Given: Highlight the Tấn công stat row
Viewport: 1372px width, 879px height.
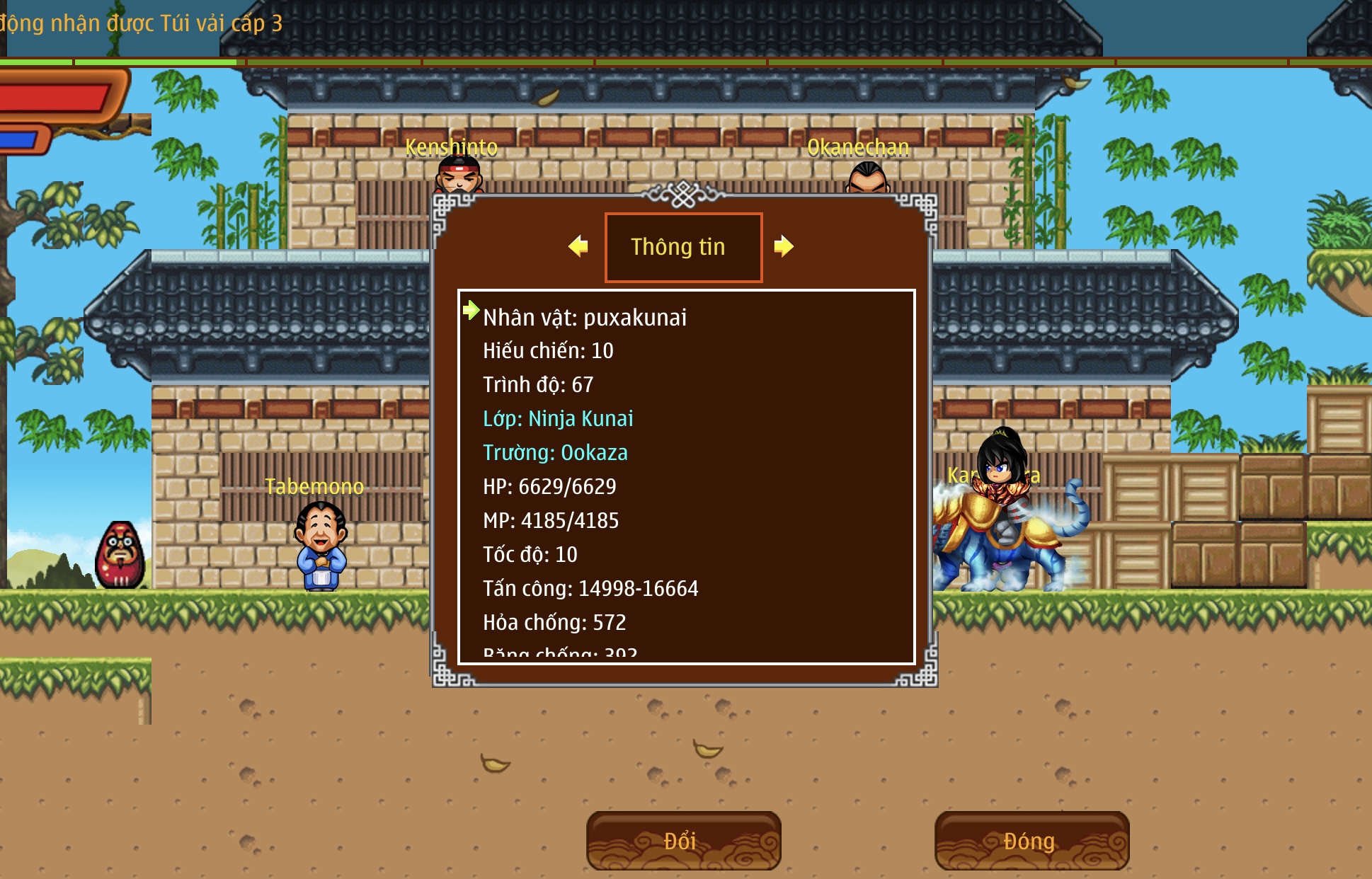Looking at the screenshot, I should pyautogui.click(x=590, y=589).
